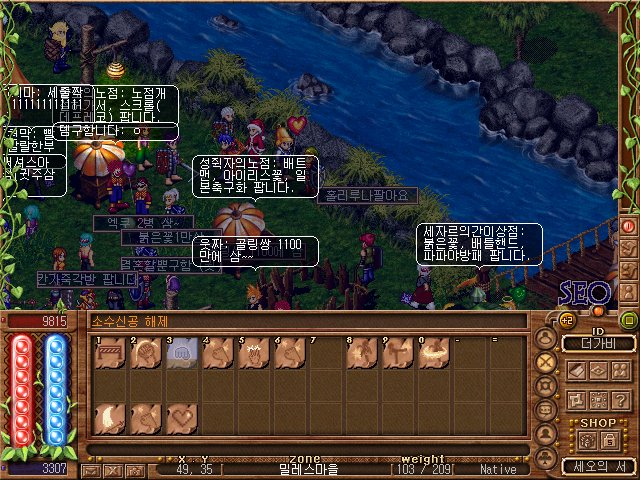This screenshot has width=640, height=480.
Task: Open the shop dice box button
Action: (x=586, y=440)
